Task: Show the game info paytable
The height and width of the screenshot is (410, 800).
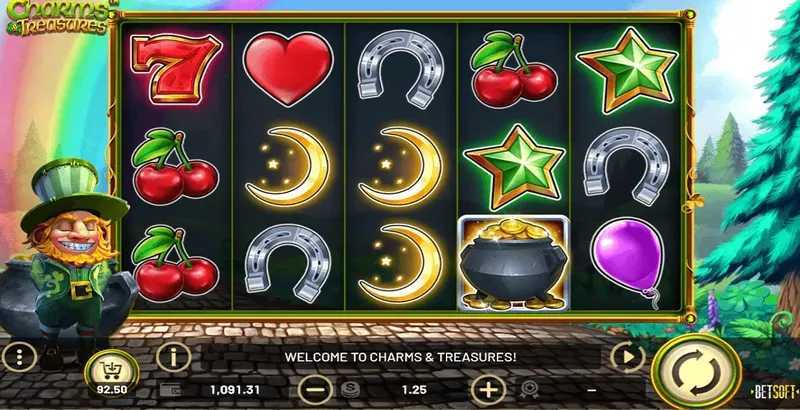Action: coord(174,355)
